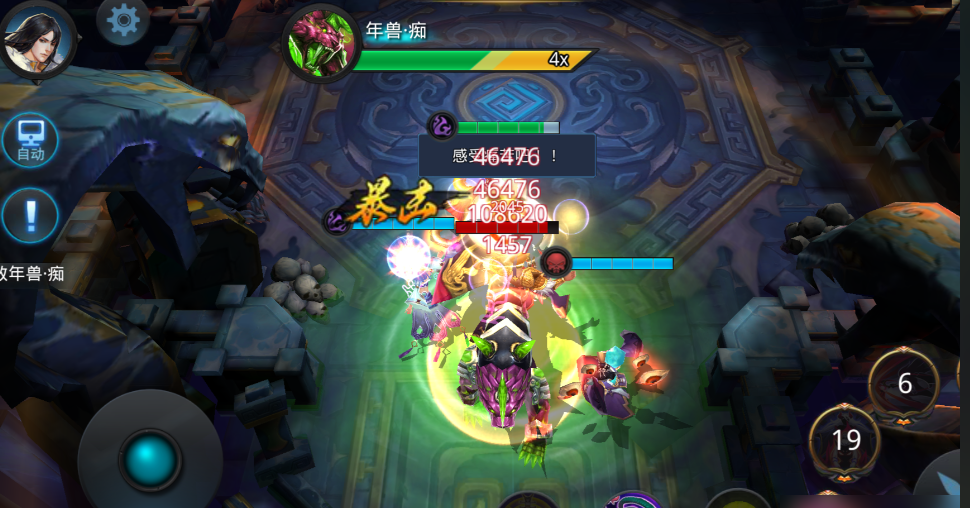
Task: Toggle the 自动 auto-battle button
Action: tap(30, 139)
